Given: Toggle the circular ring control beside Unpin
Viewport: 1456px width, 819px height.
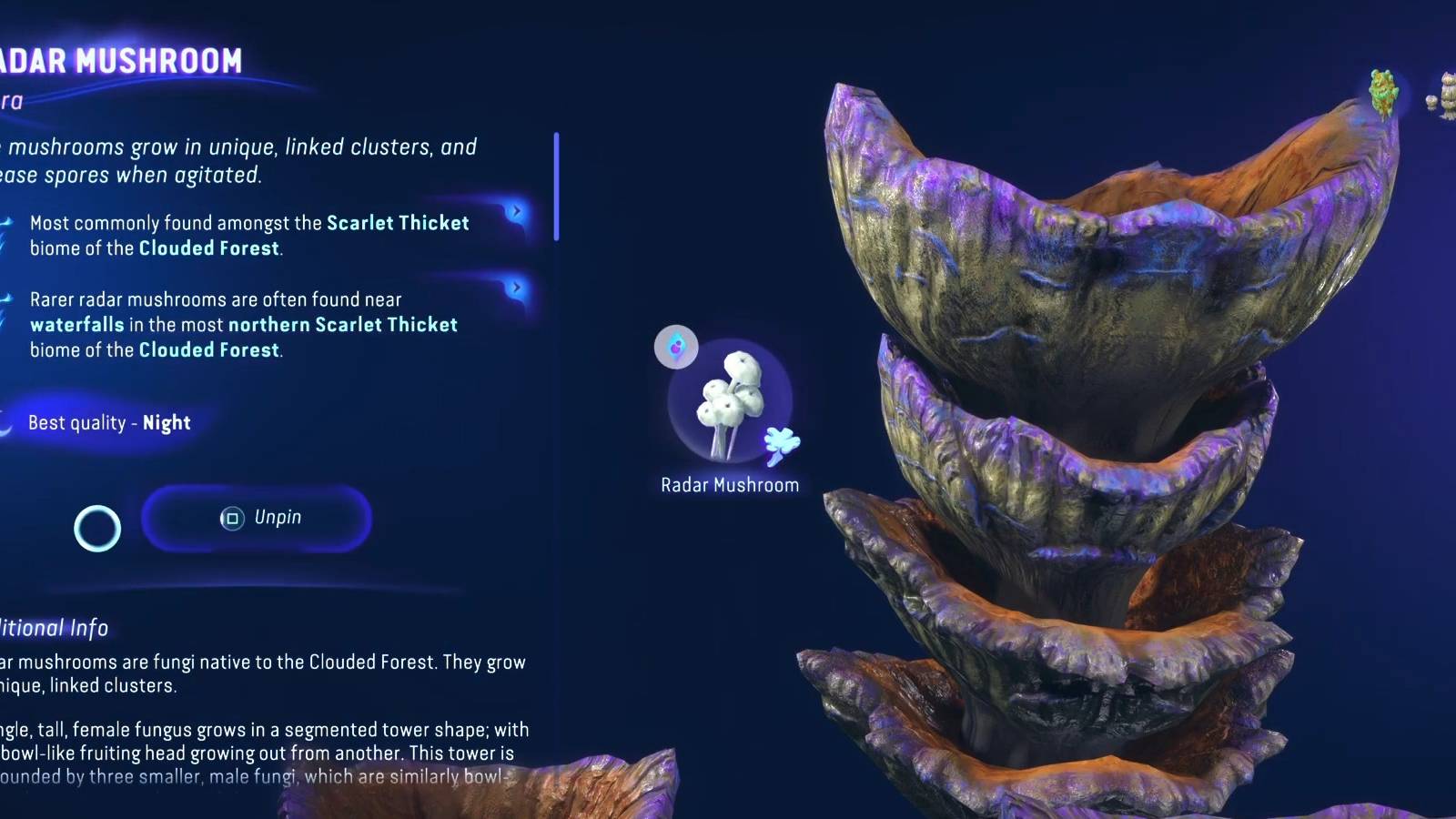Looking at the screenshot, I should [x=96, y=528].
